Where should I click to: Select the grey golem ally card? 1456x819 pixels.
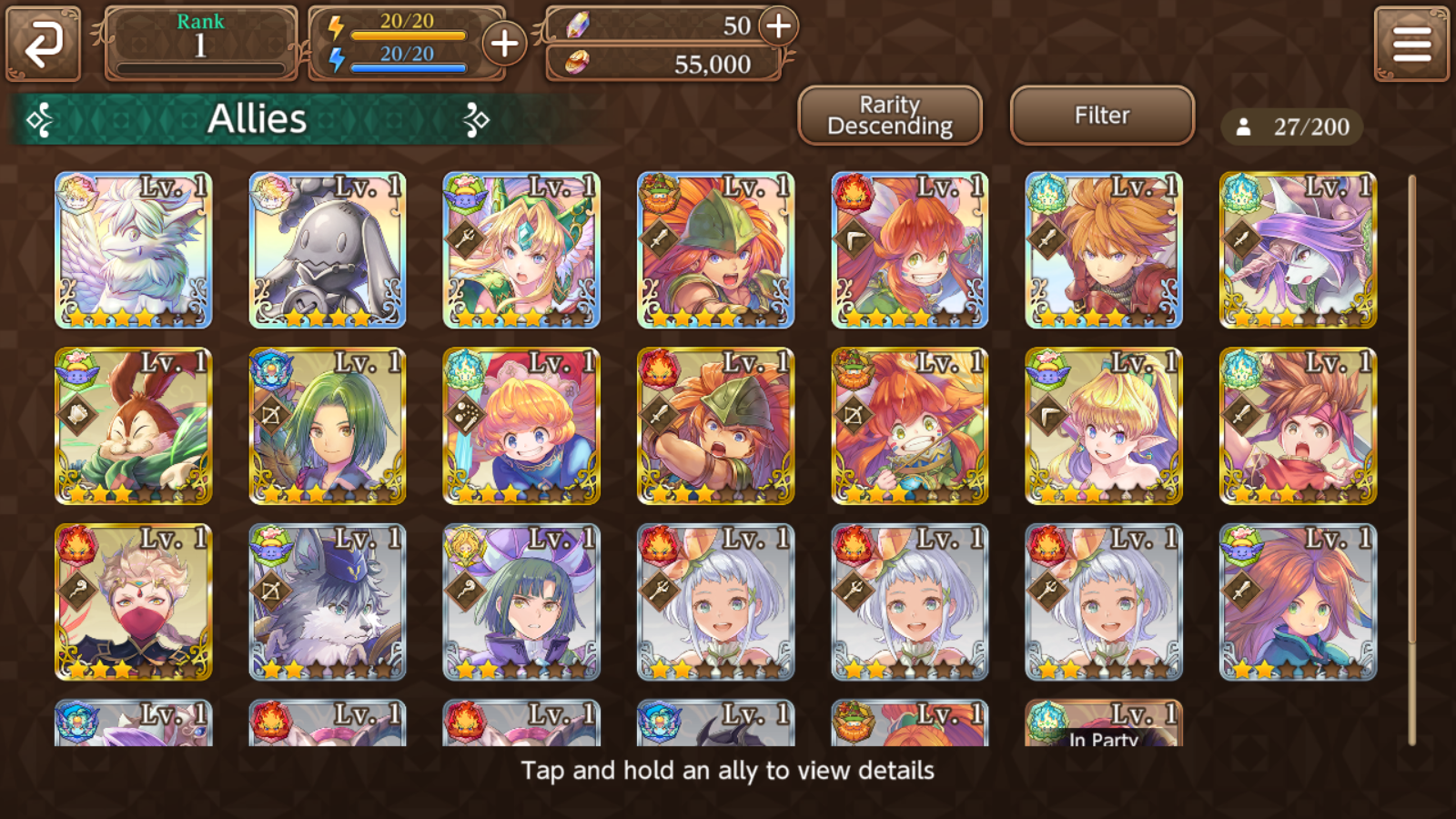pos(326,248)
